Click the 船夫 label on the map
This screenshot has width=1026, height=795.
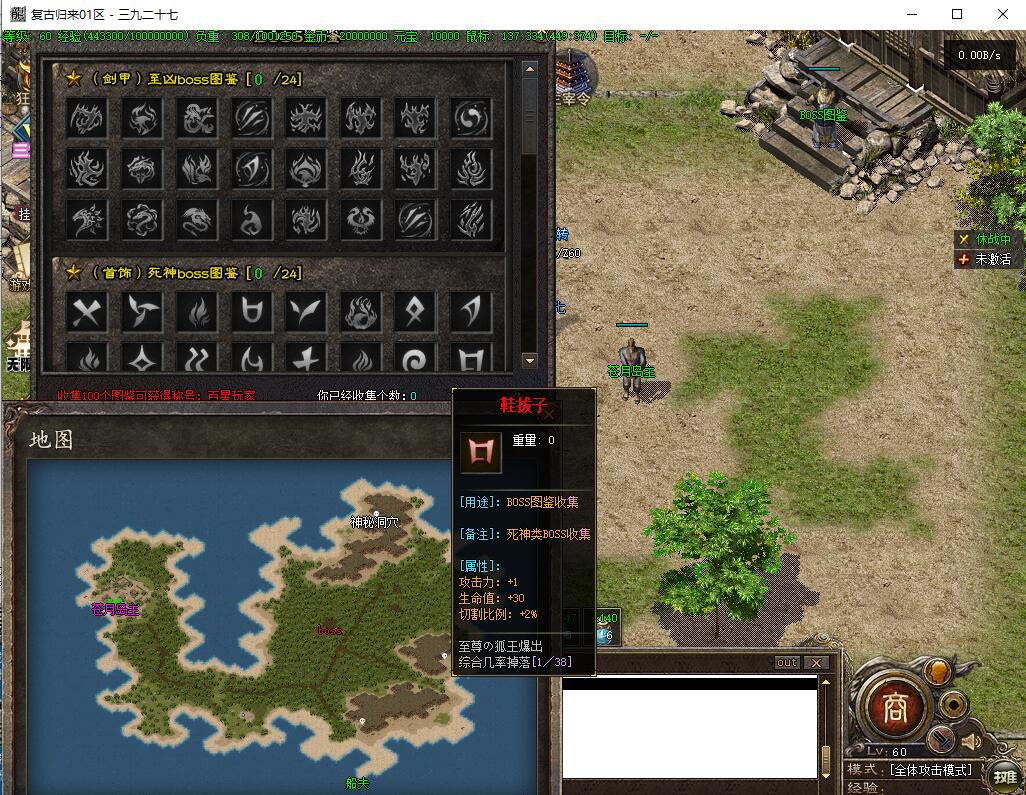[357, 783]
